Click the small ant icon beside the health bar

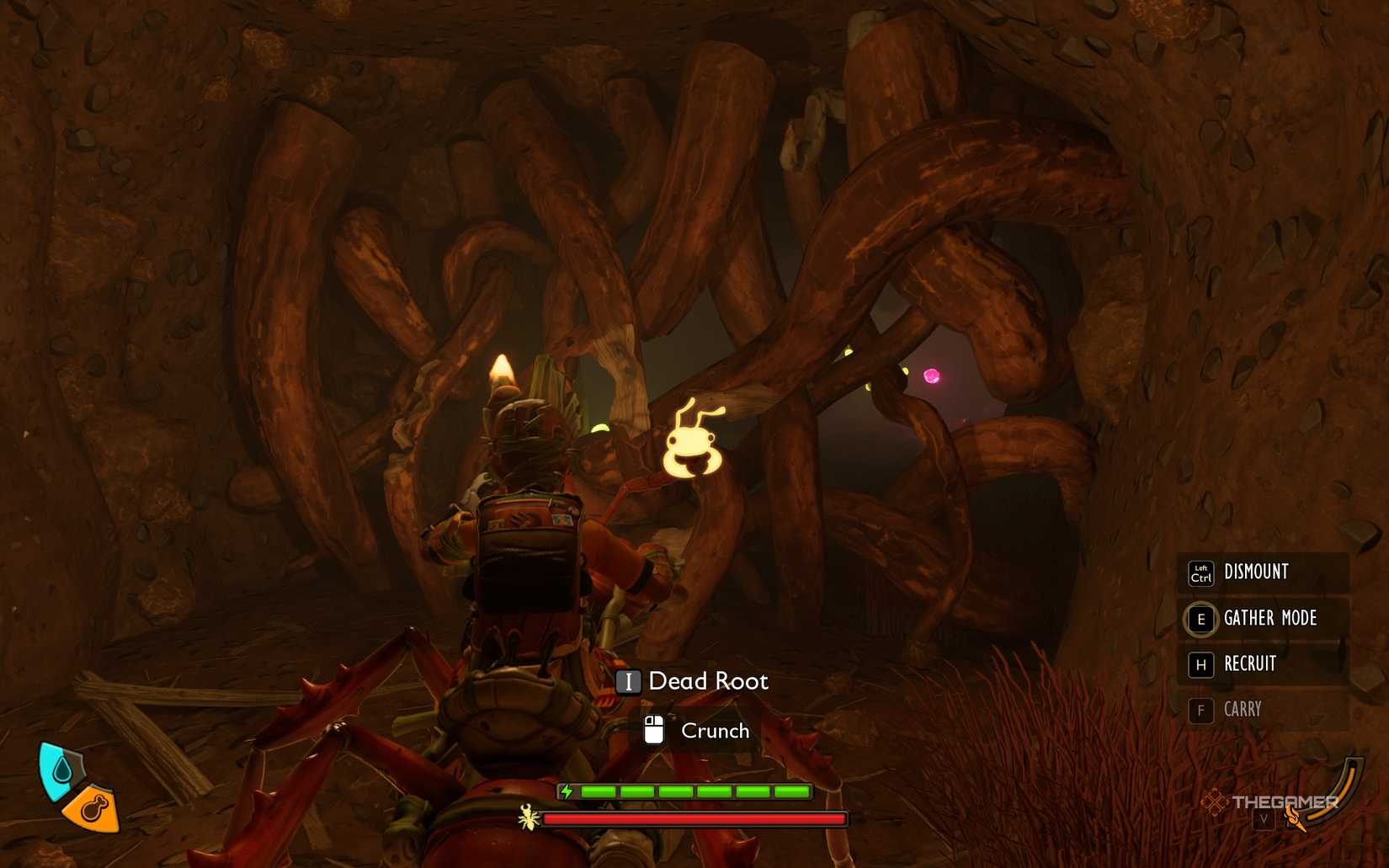(x=526, y=817)
